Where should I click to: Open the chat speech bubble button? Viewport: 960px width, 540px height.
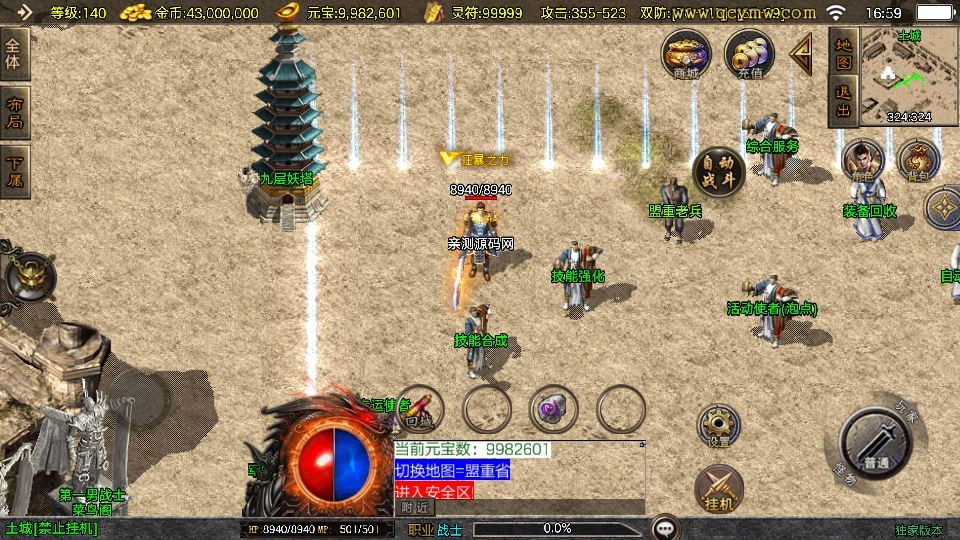pyautogui.click(x=665, y=528)
